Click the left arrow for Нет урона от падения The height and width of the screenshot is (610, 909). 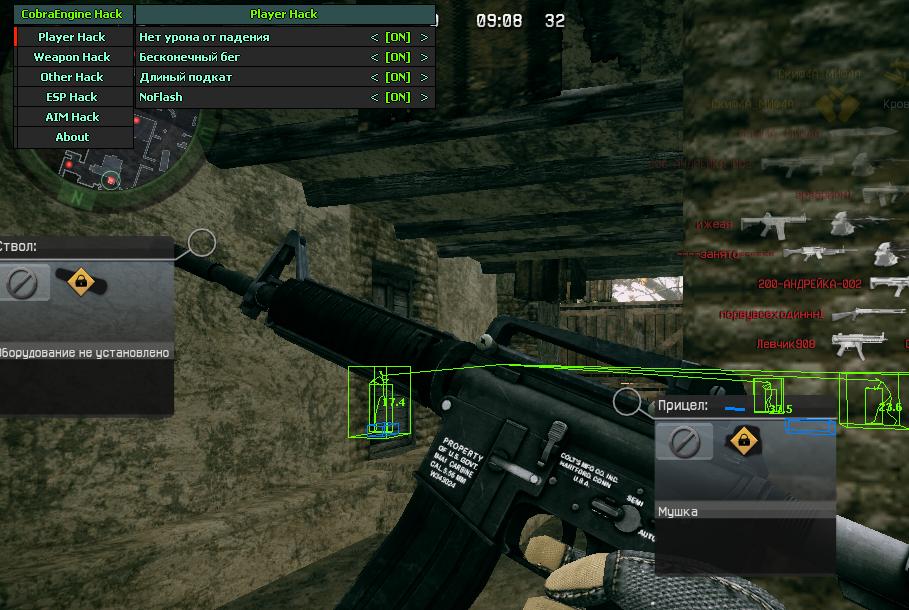pos(374,37)
